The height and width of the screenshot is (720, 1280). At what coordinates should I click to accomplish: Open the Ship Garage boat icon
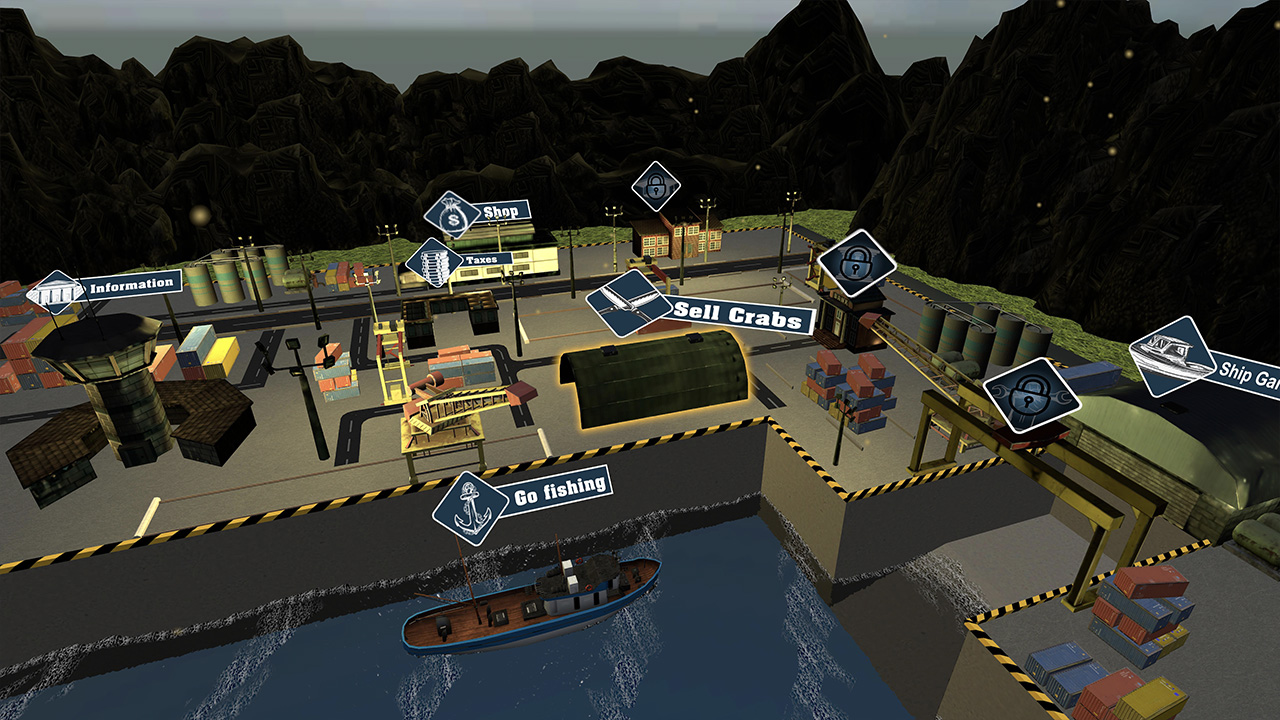[1172, 356]
